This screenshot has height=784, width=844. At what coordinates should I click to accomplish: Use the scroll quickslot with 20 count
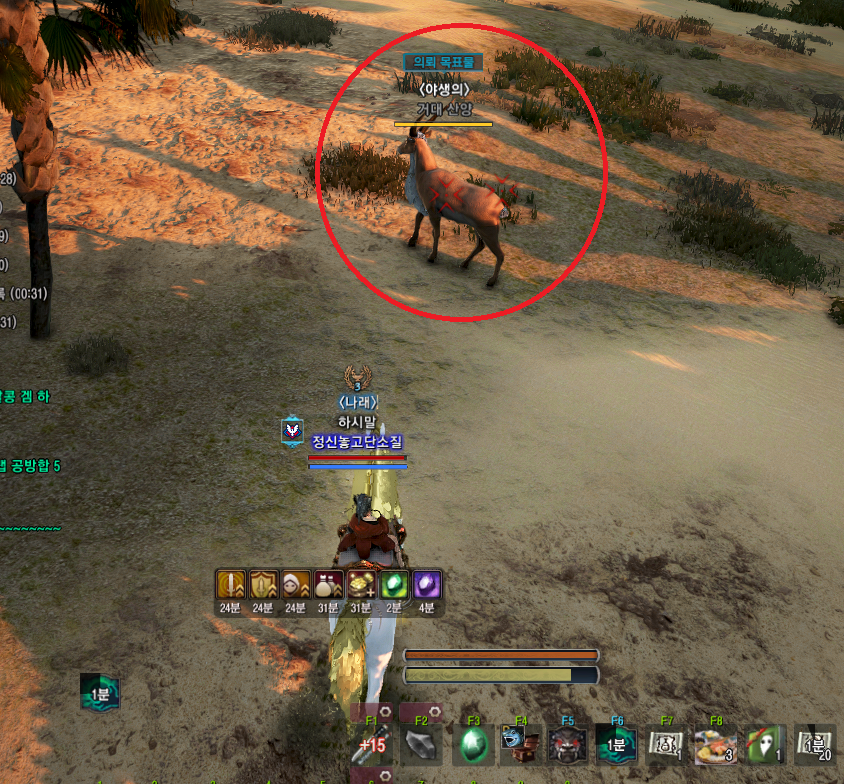click(x=814, y=745)
